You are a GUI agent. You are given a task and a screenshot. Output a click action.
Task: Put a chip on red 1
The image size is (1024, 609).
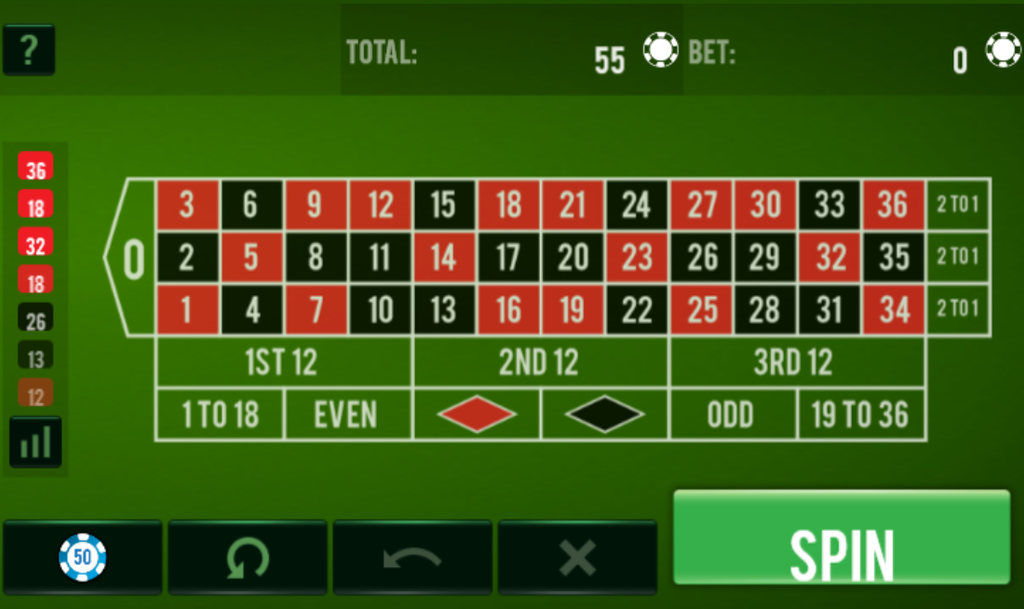coord(187,309)
